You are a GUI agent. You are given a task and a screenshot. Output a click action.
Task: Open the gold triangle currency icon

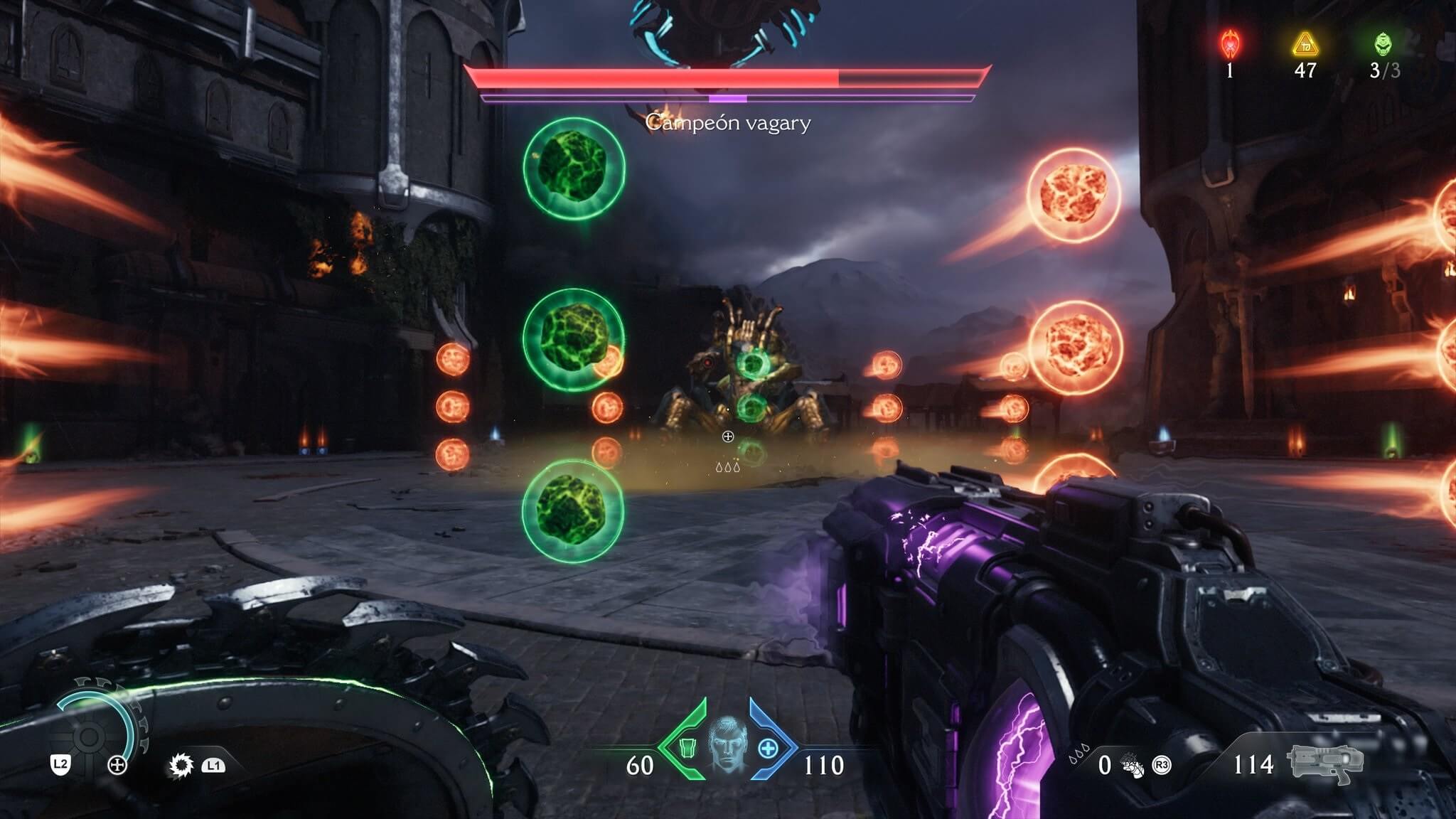coord(1305,44)
